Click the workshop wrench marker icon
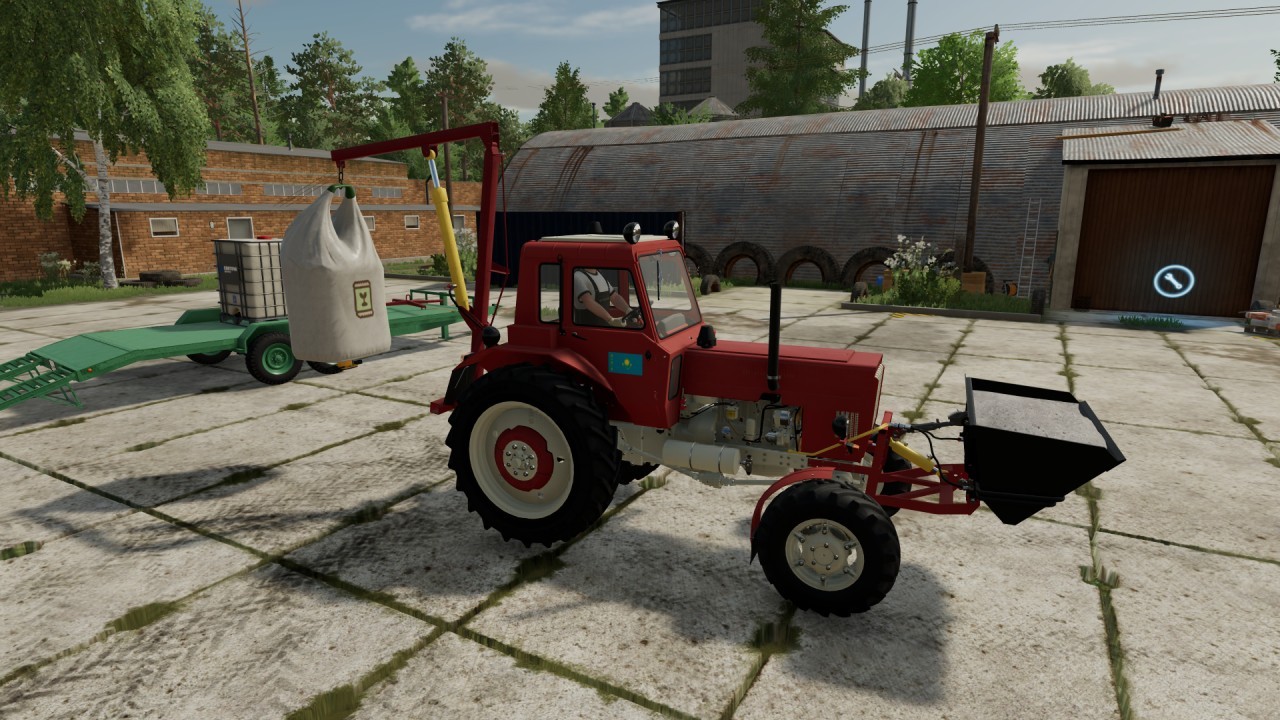The height and width of the screenshot is (720, 1280). pos(1173,281)
